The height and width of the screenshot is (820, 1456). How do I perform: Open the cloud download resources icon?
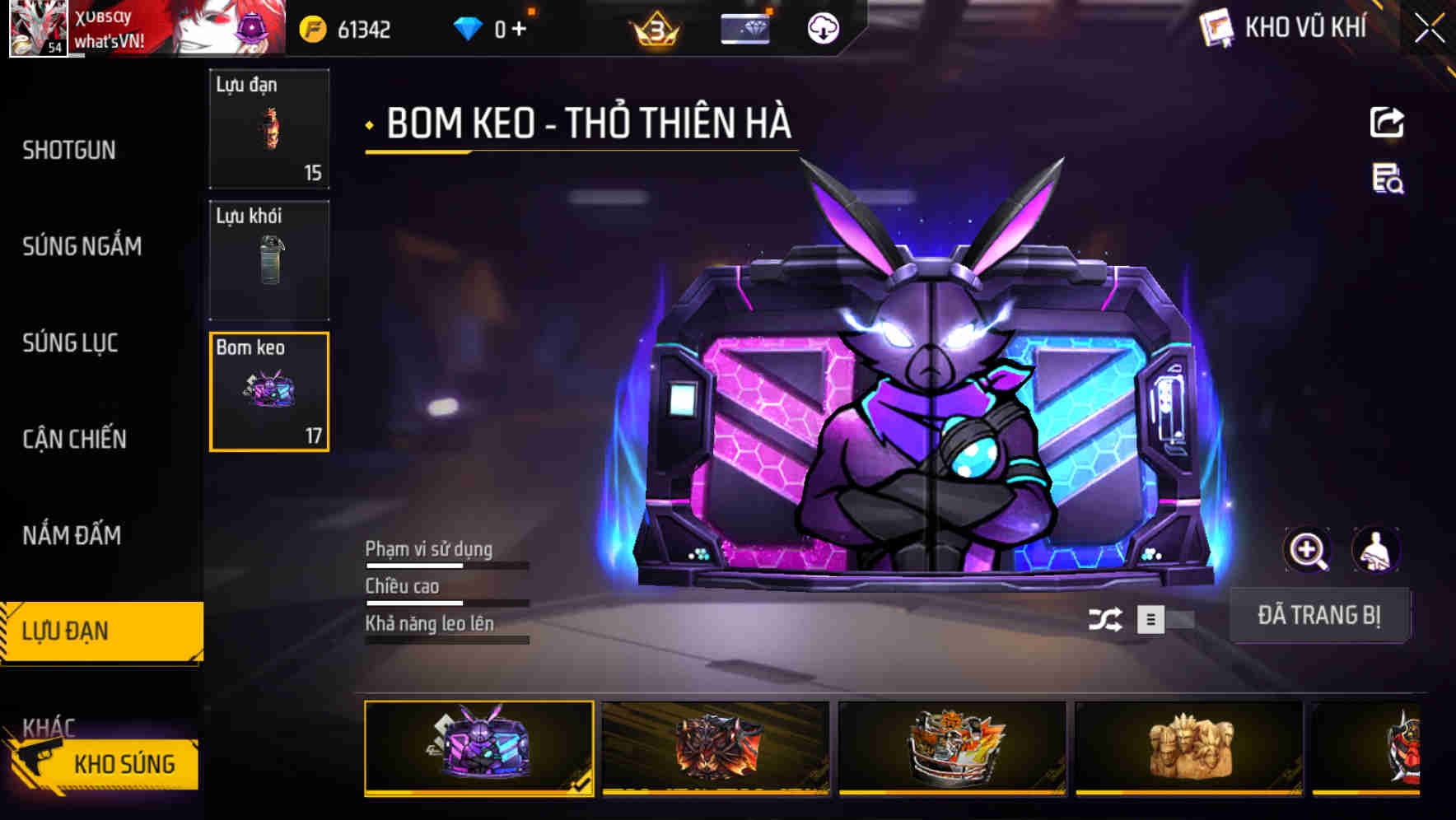point(821,30)
